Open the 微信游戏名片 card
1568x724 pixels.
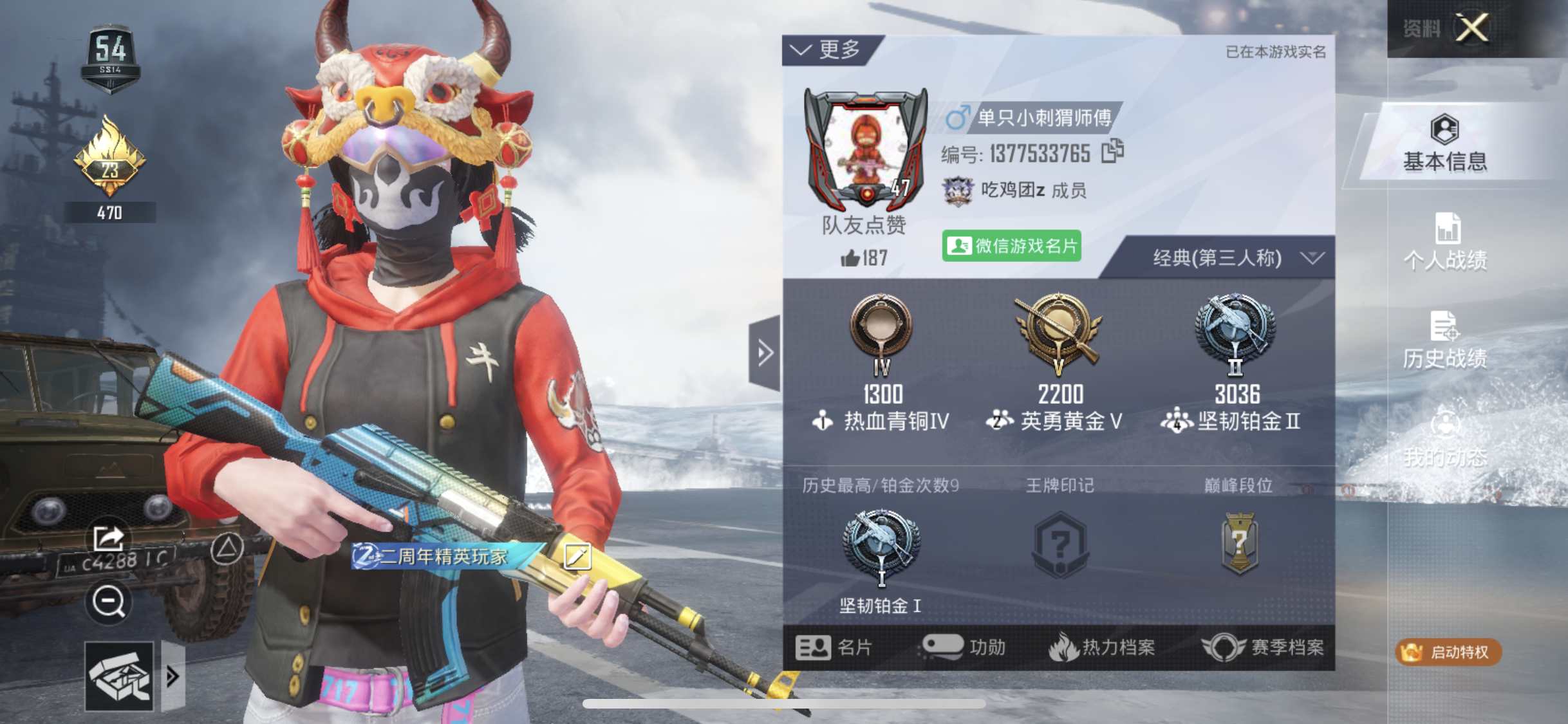pos(1011,246)
